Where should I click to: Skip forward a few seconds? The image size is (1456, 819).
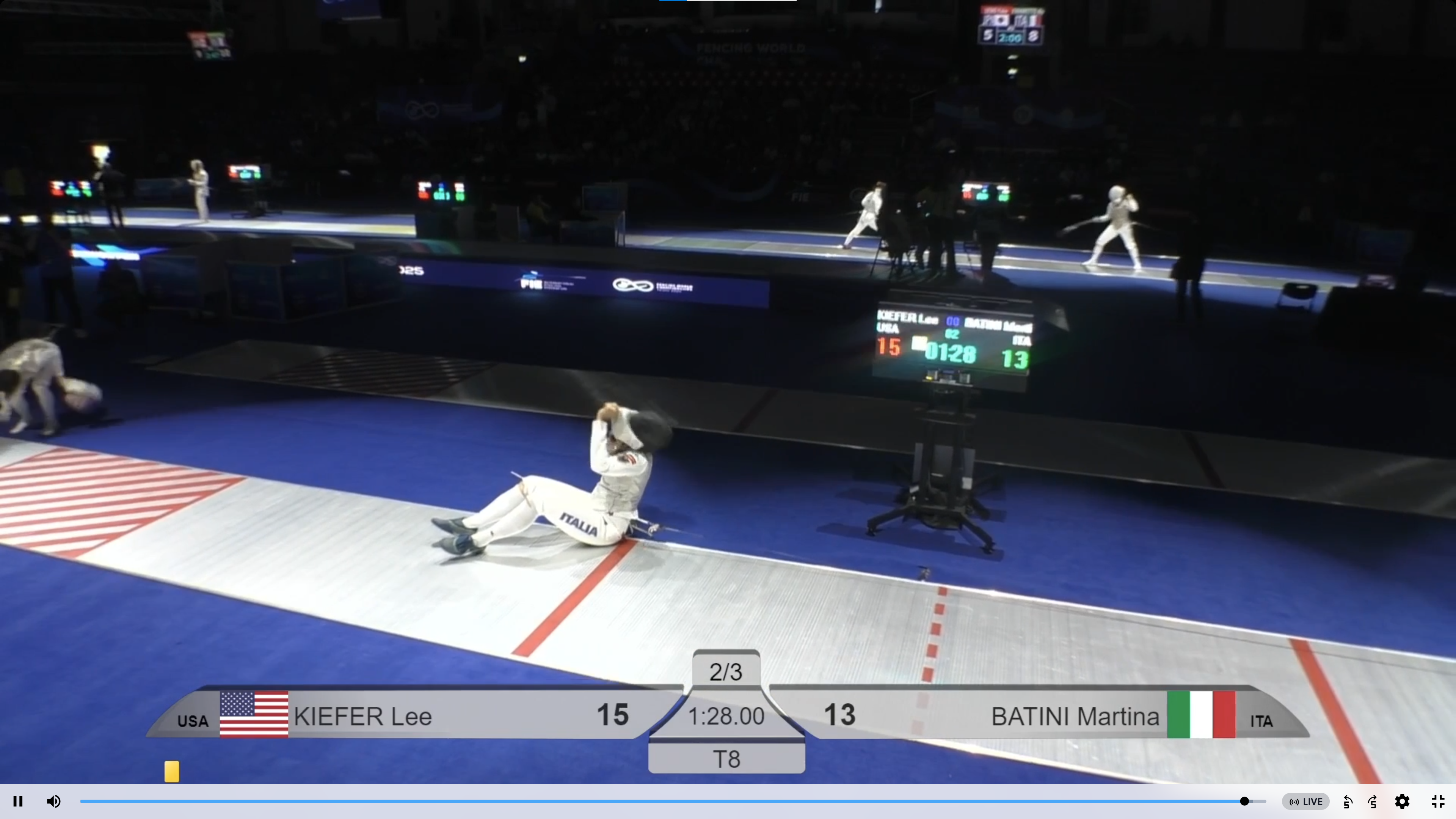1373,802
